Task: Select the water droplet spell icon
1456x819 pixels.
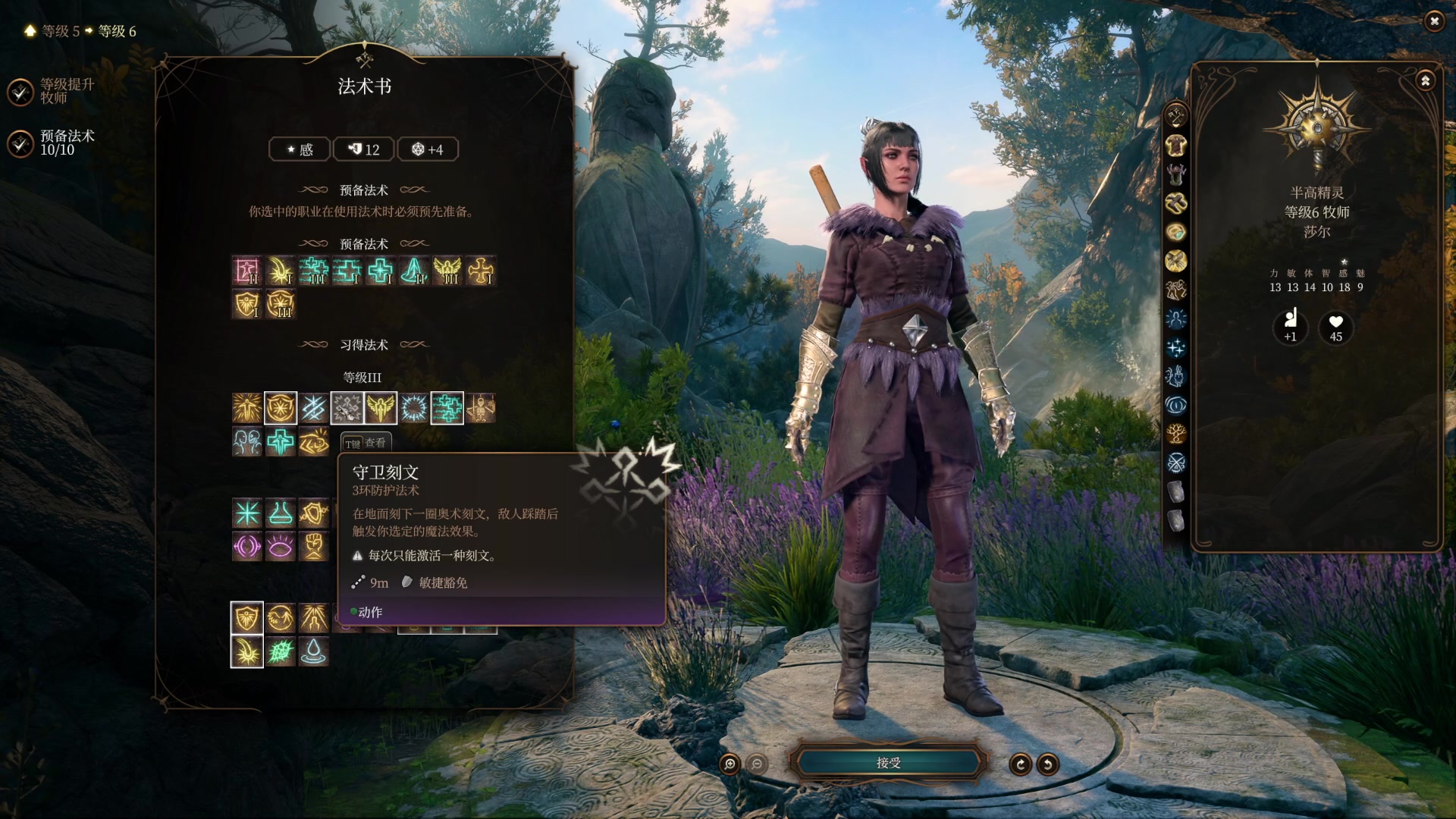Action: click(x=314, y=652)
